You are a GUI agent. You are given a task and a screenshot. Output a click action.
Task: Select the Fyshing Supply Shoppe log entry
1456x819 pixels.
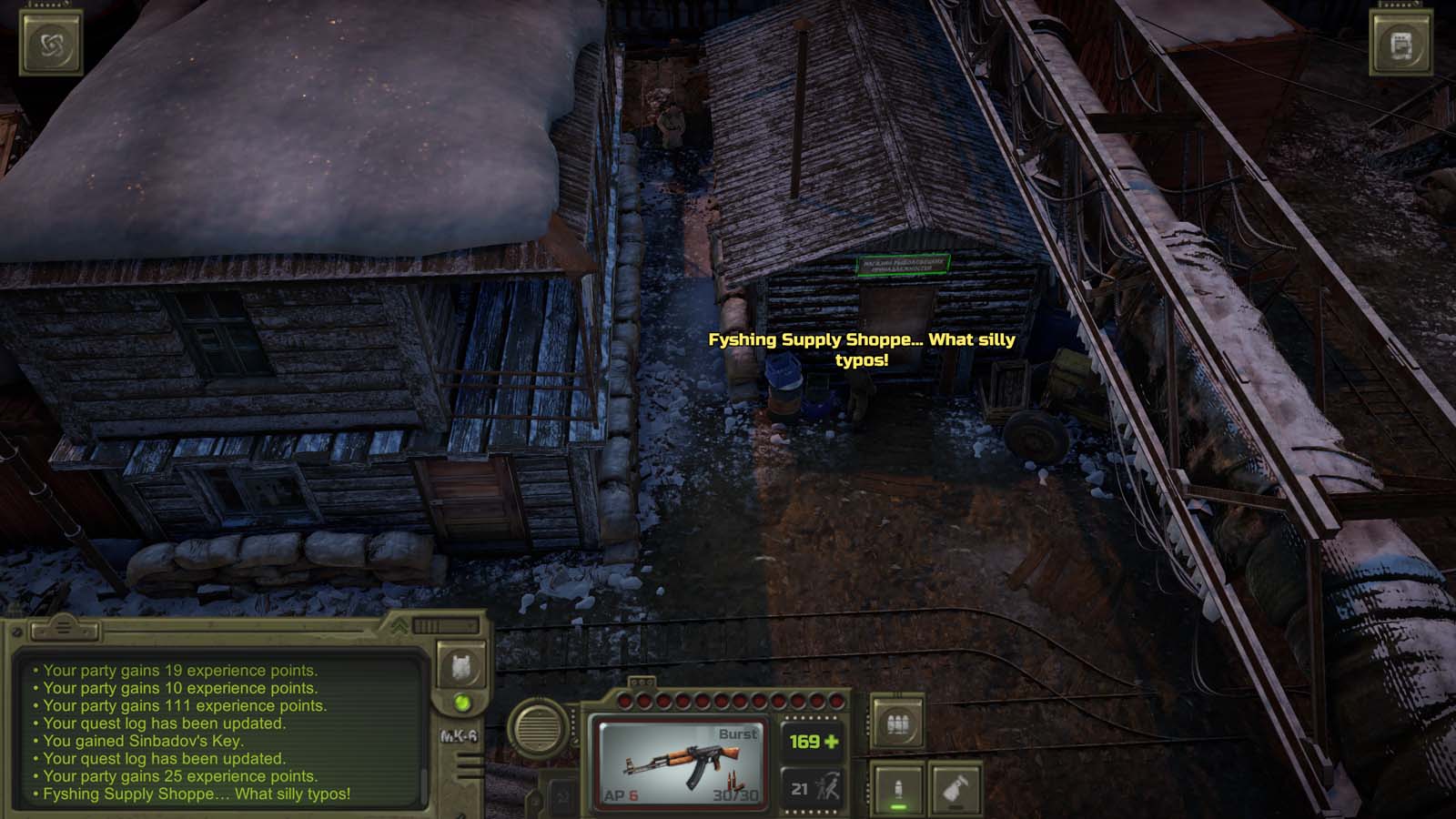click(196, 793)
